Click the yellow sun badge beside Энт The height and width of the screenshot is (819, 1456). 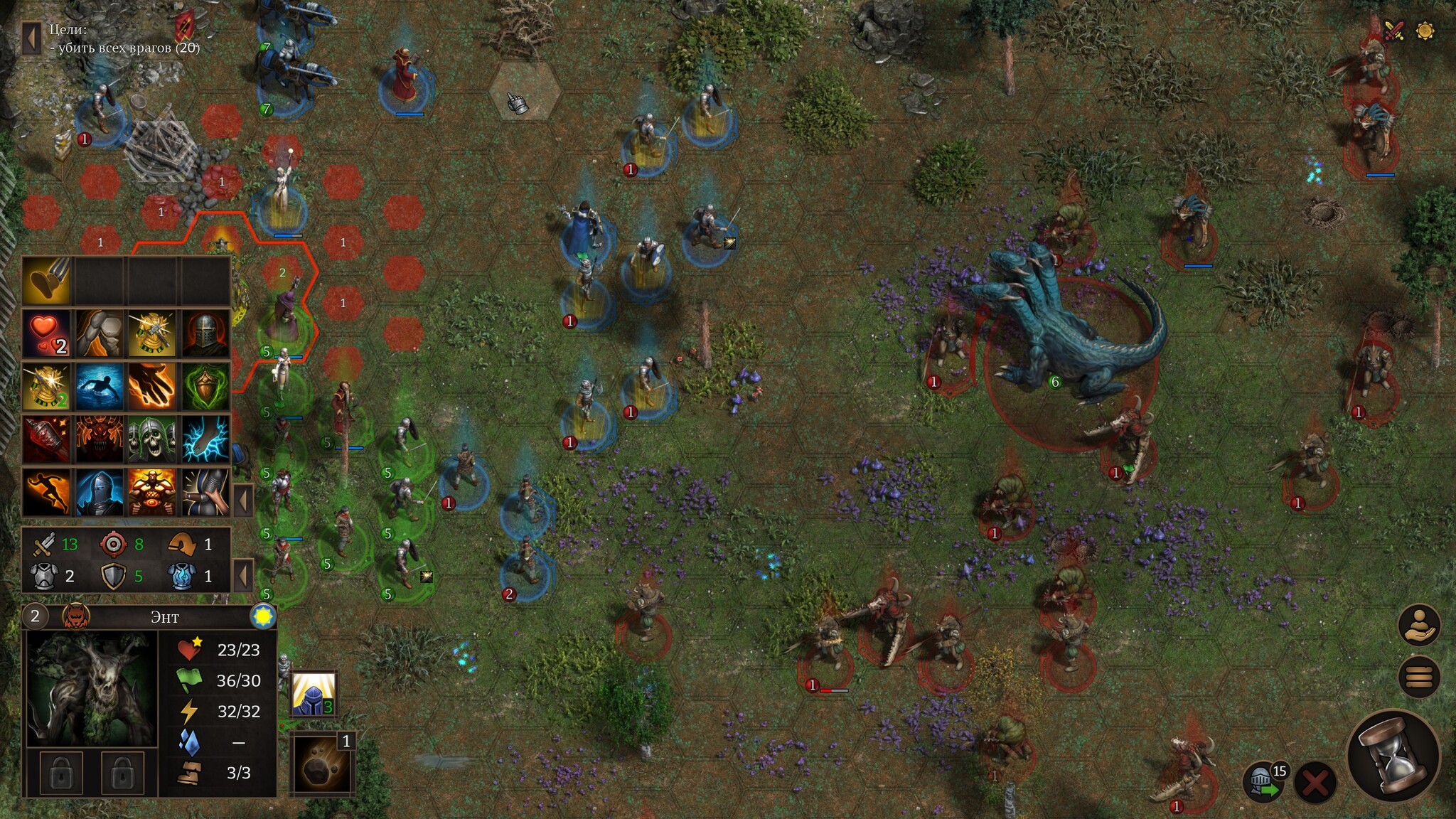(263, 616)
